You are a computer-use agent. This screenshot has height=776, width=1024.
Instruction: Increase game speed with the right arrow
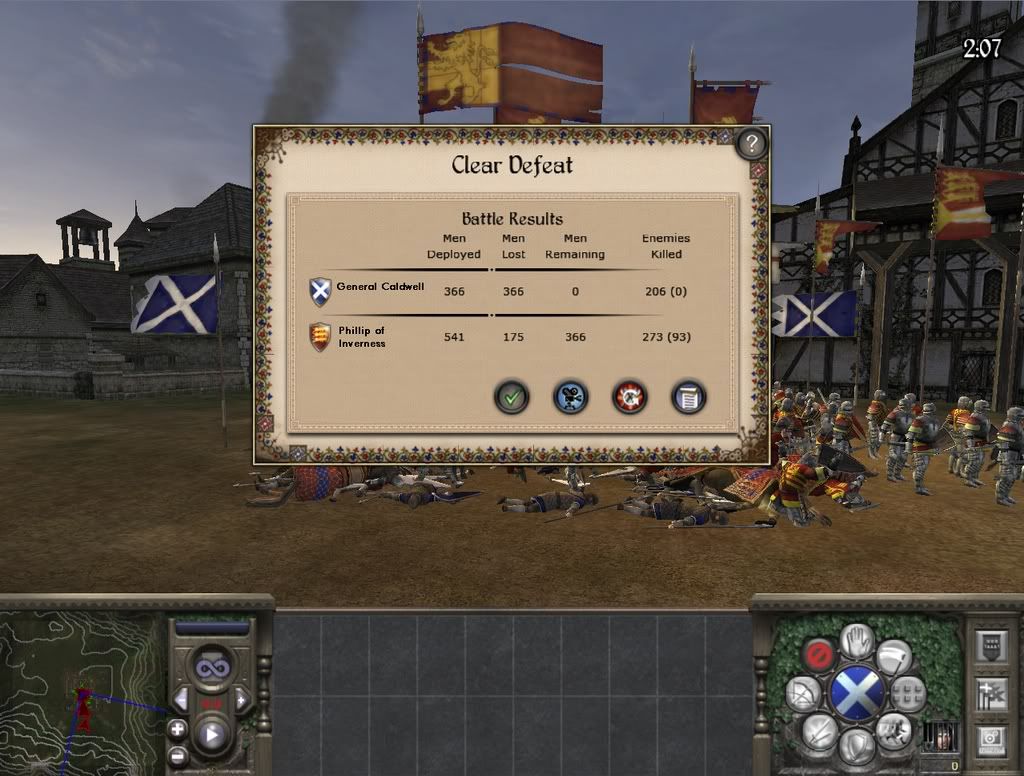(x=242, y=698)
